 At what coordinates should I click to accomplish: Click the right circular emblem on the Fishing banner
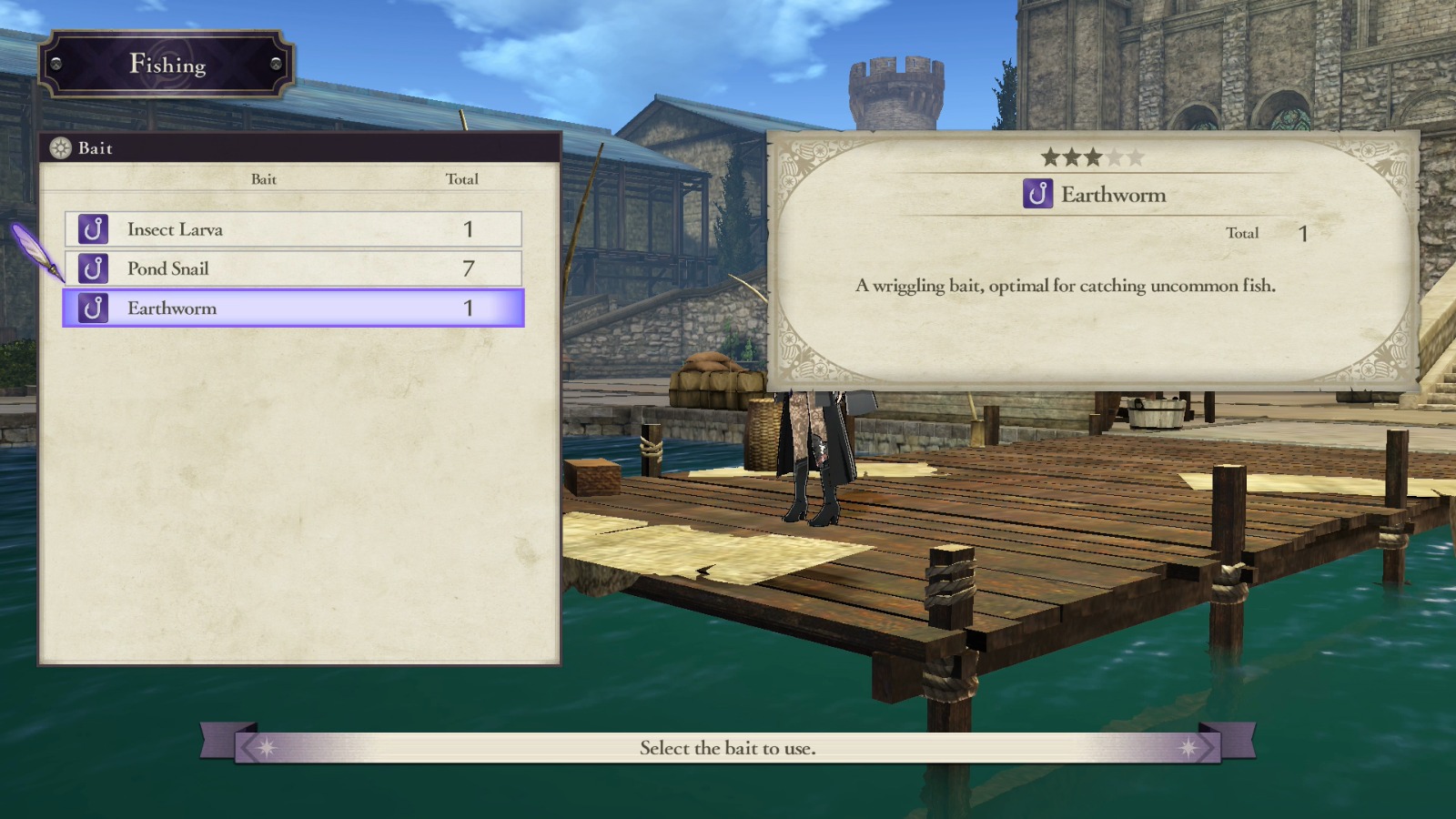coord(274,65)
